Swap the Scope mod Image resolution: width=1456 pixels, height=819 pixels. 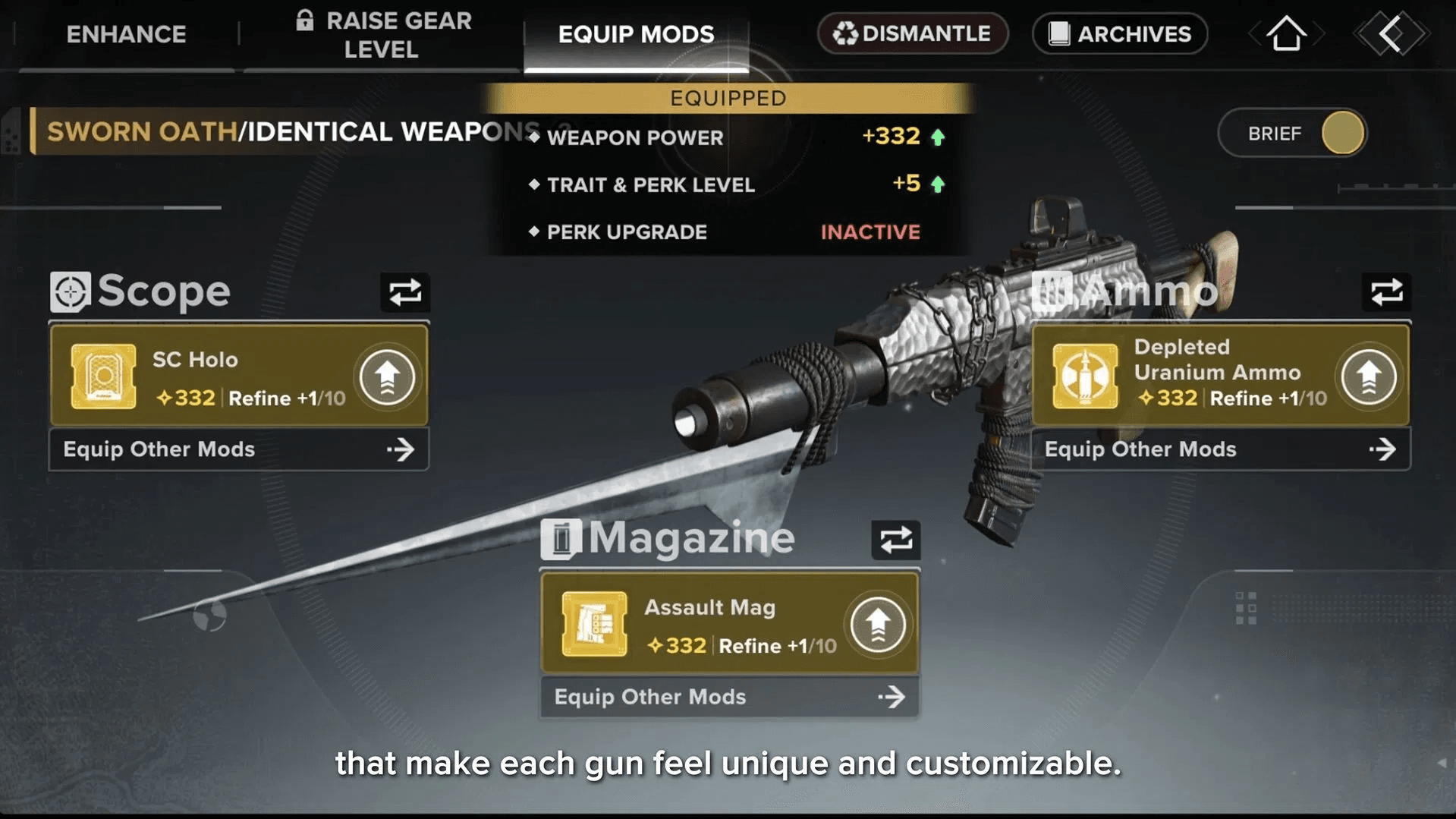click(x=404, y=292)
